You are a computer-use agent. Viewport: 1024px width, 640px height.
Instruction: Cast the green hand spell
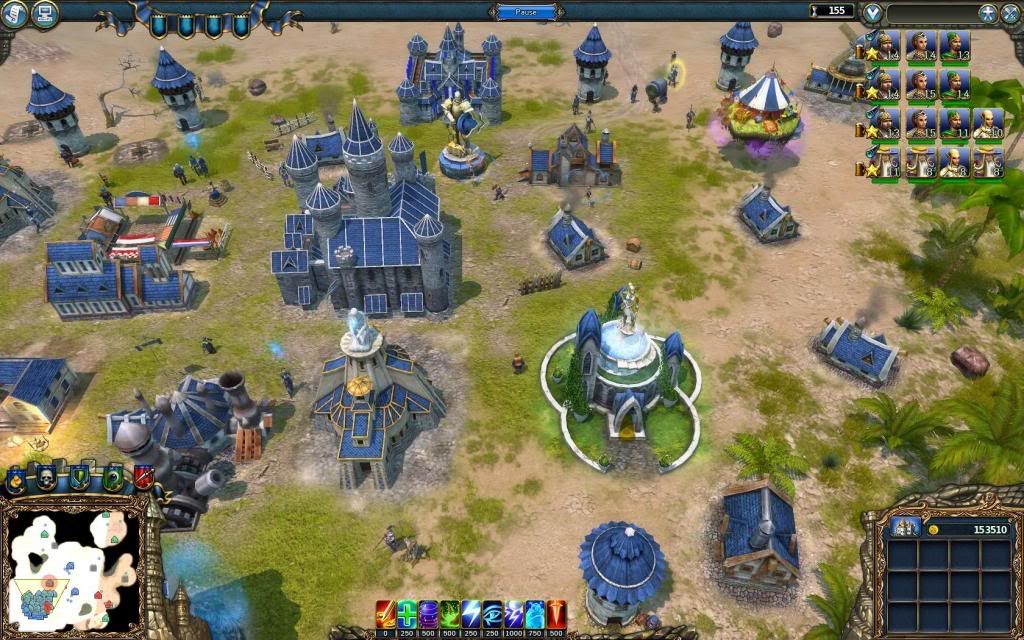pyautogui.click(x=450, y=613)
